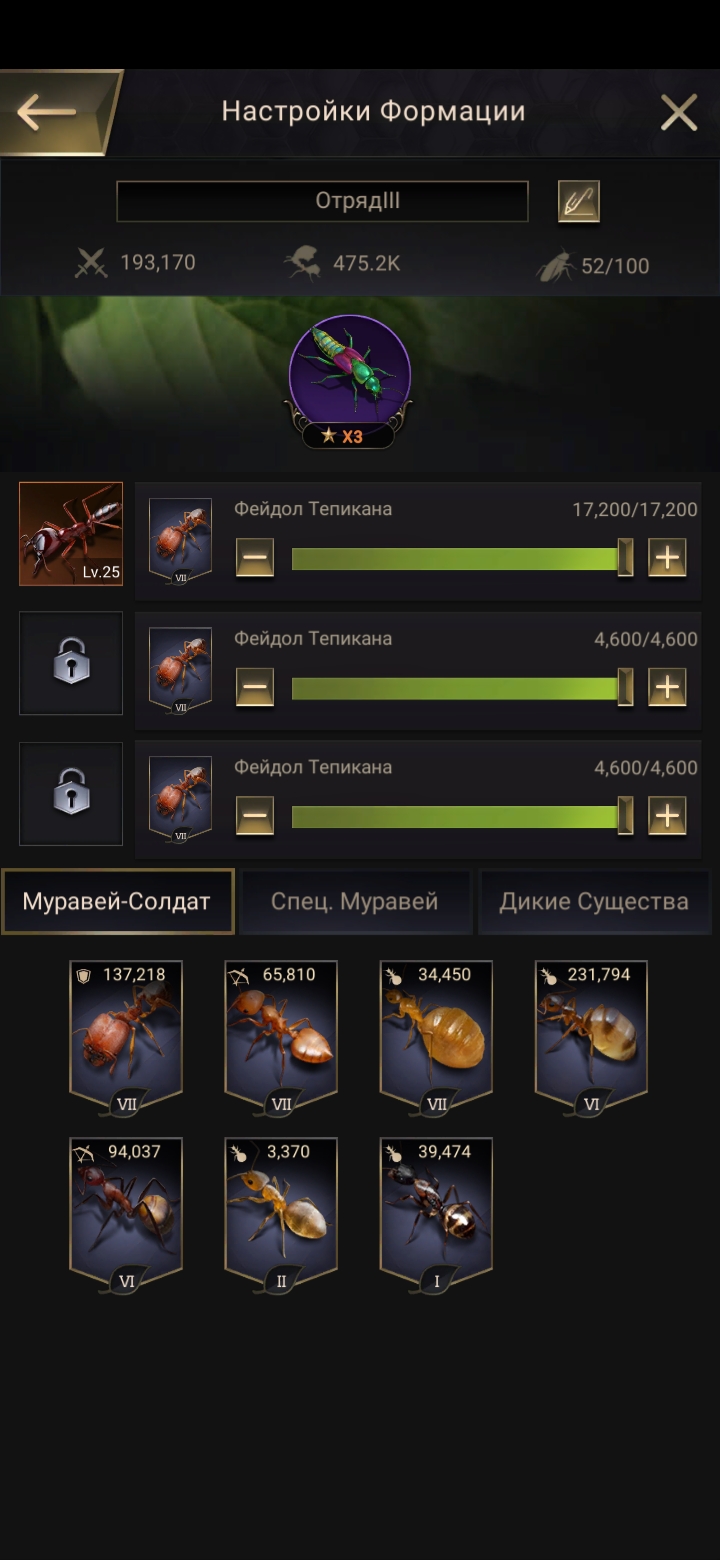Screen dimensions: 720x1560
Task: Edit the squad name with pencil icon
Action: [x=578, y=202]
